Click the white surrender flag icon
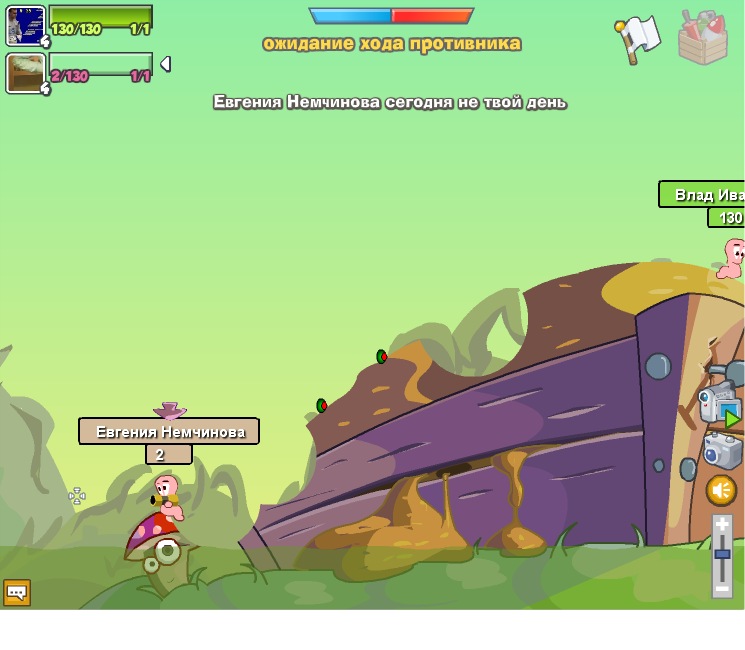 tap(638, 38)
